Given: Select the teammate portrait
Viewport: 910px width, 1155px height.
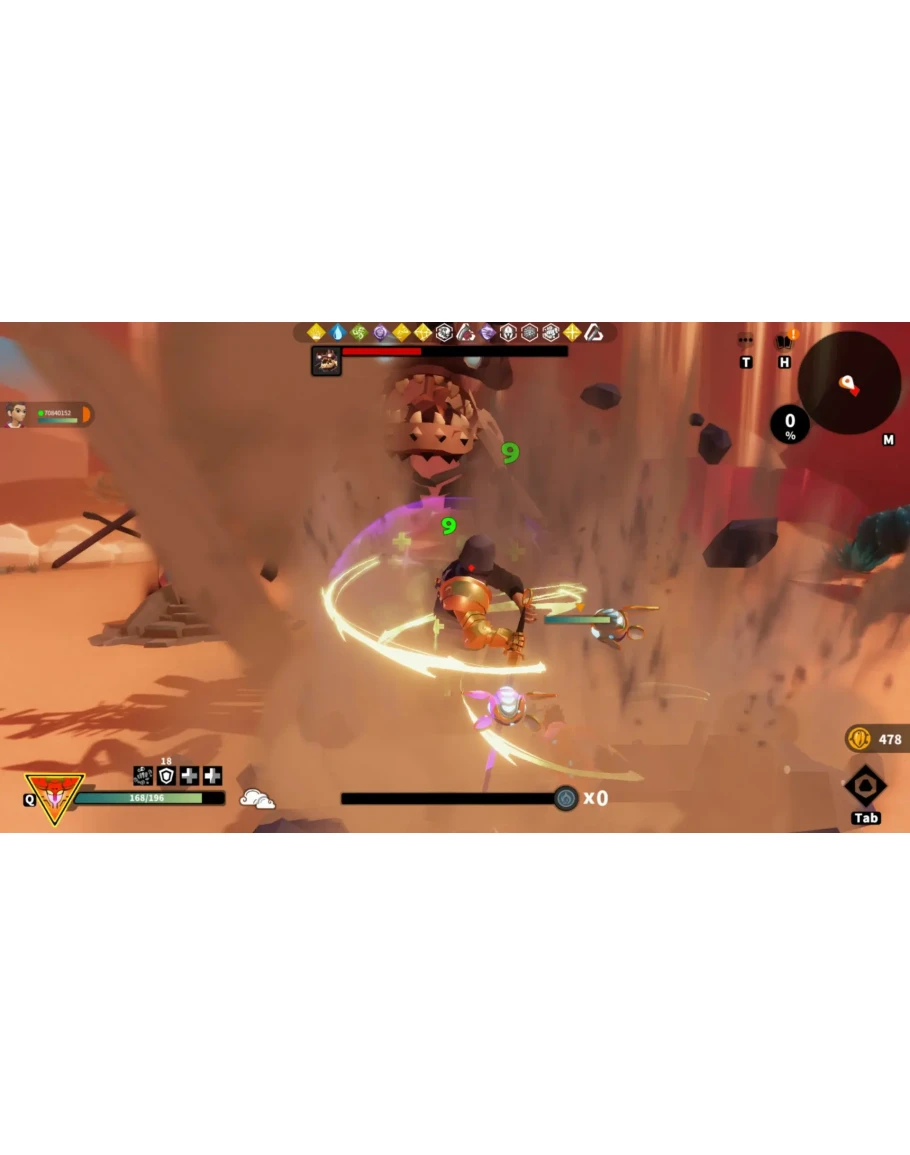Looking at the screenshot, I should point(16,415).
